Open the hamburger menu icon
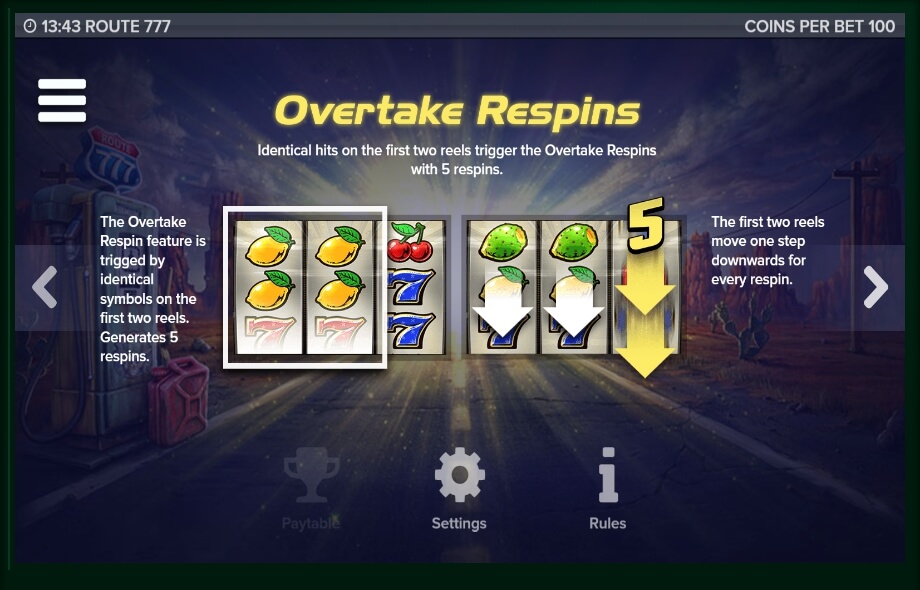Viewport: 920px width, 590px height. [x=62, y=100]
